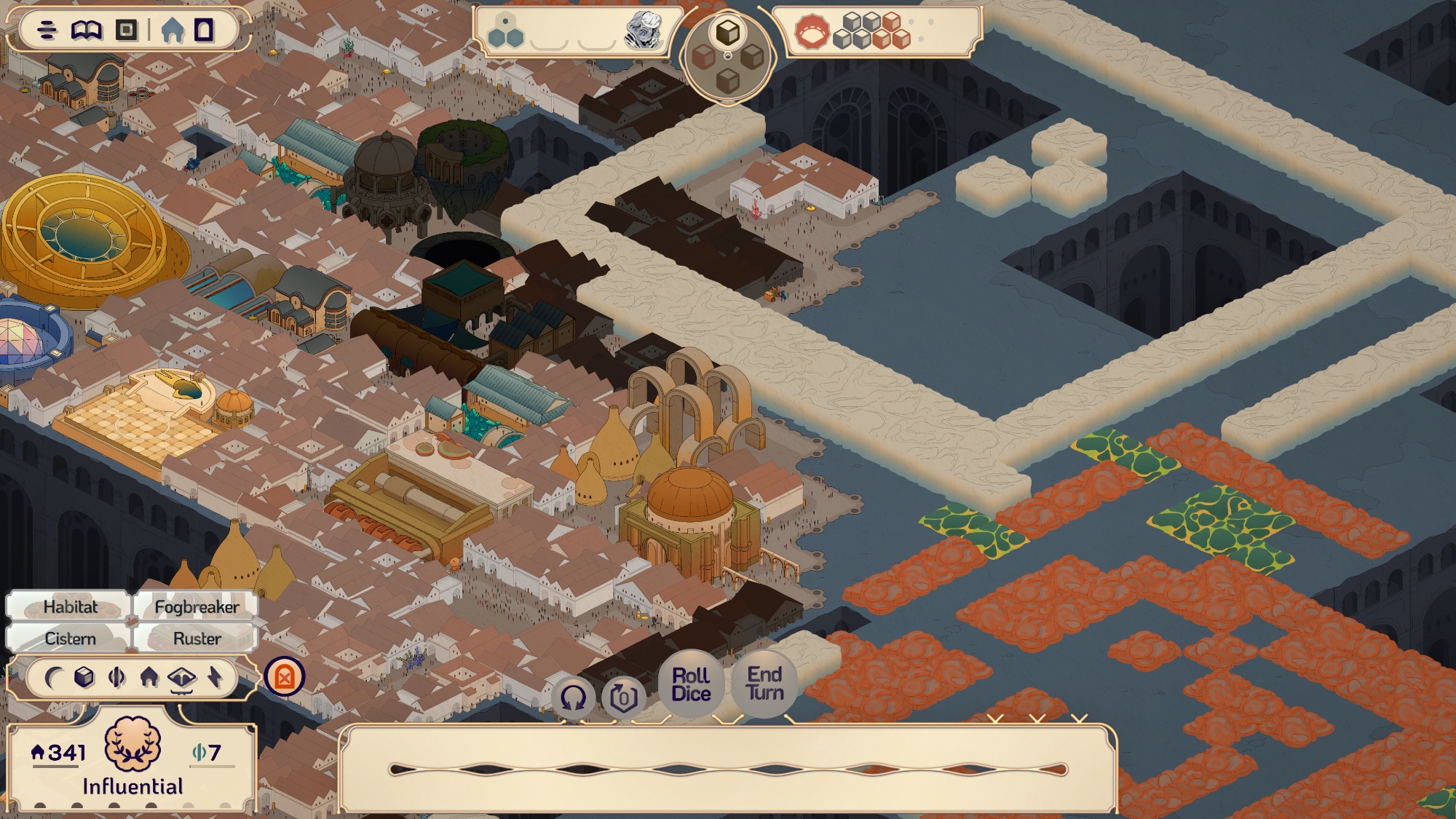Click the orange demolish building button
The image size is (1456, 819).
tap(285, 677)
